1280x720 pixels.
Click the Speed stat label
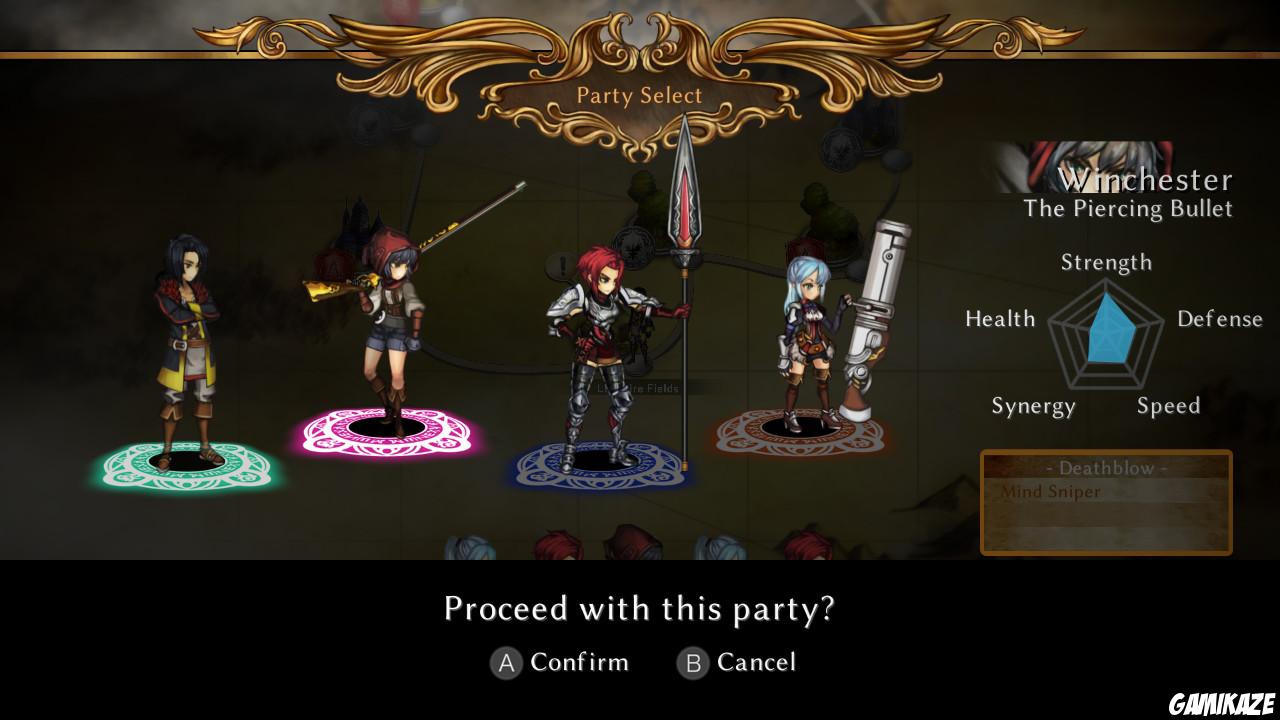pos(1168,406)
